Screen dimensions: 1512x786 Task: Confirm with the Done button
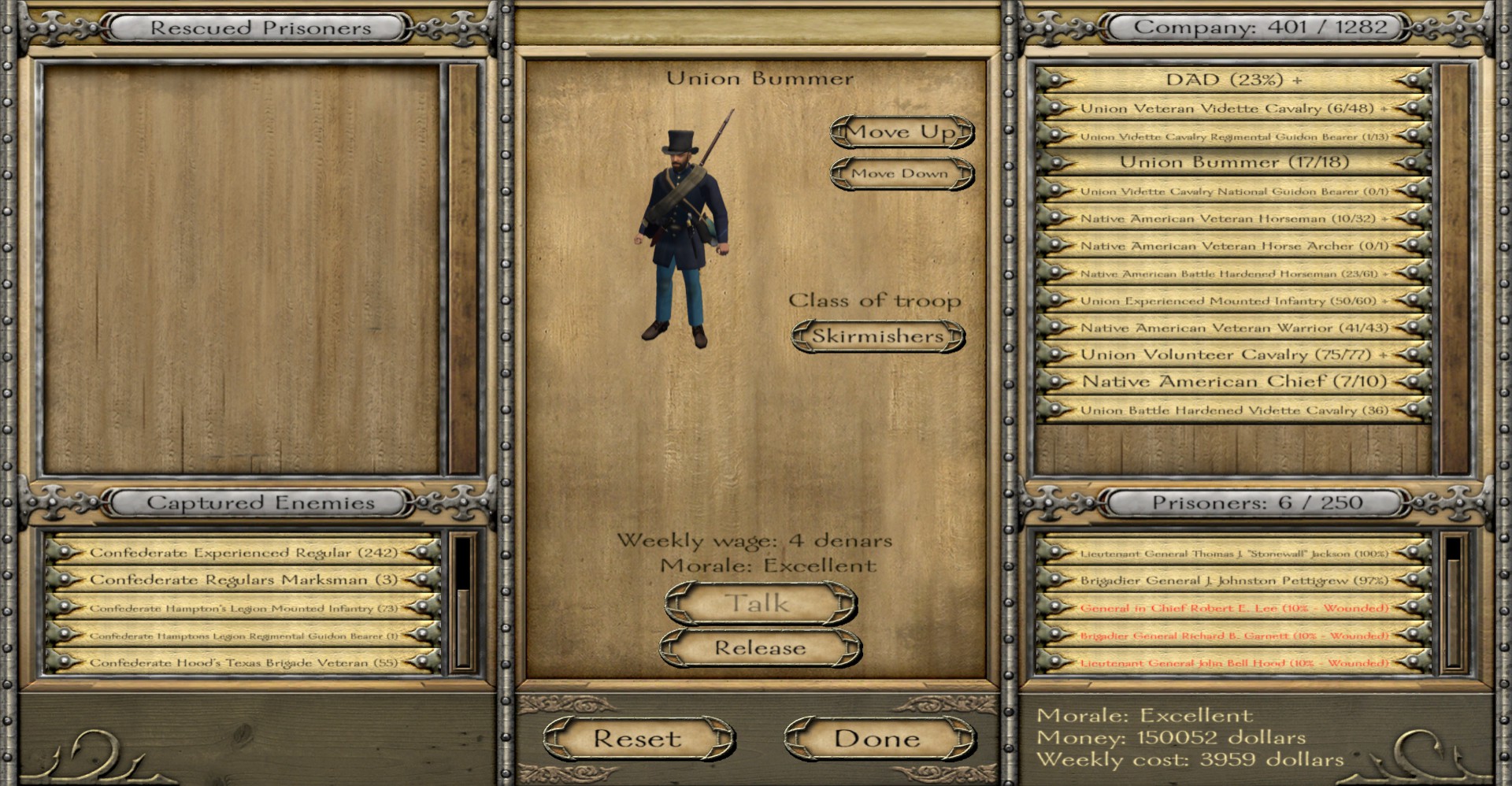click(877, 739)
